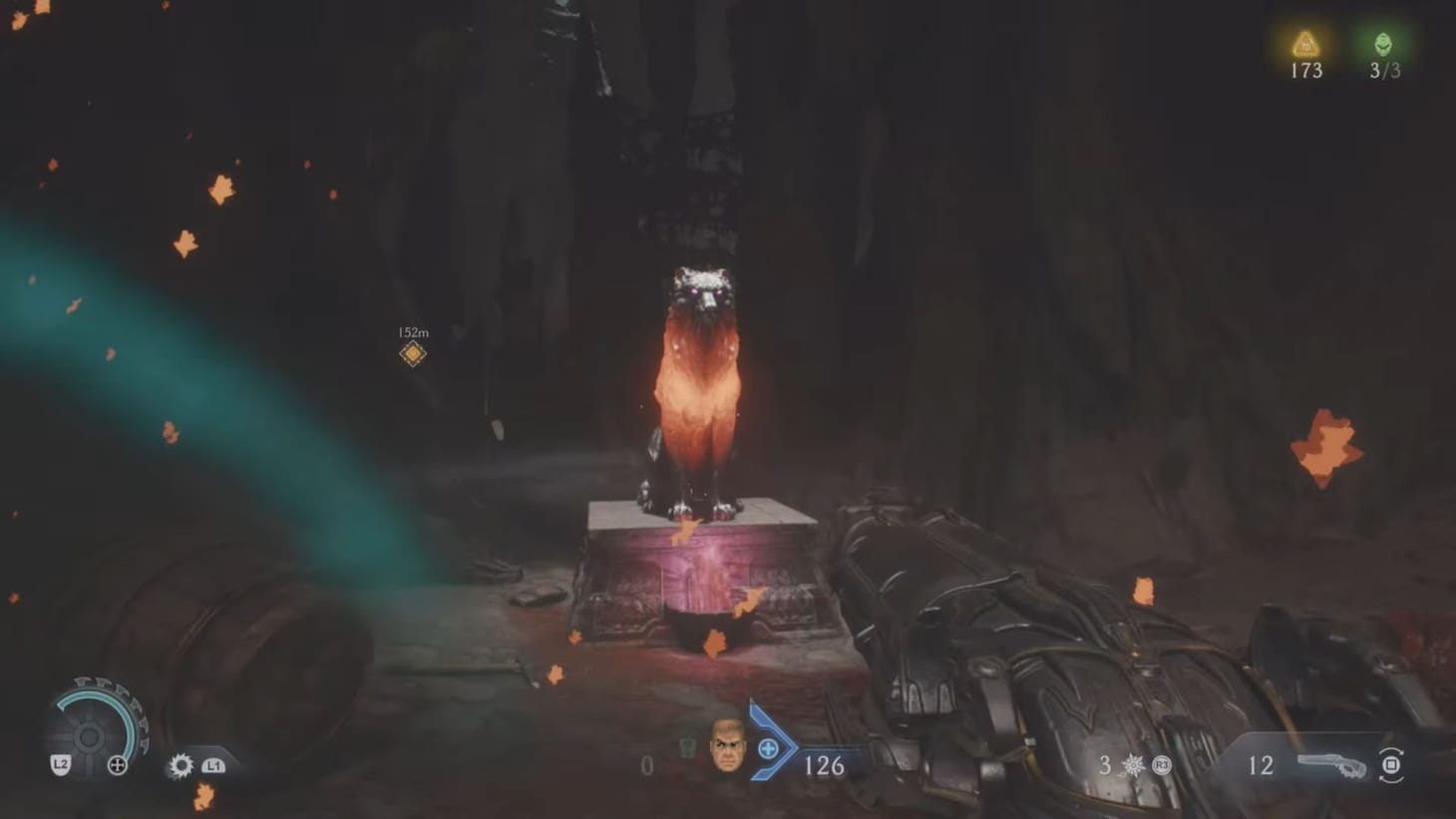Select the diamond waypoint marker labeled 152m
This screenshot has height=819, width=1456.
(412, 352)
